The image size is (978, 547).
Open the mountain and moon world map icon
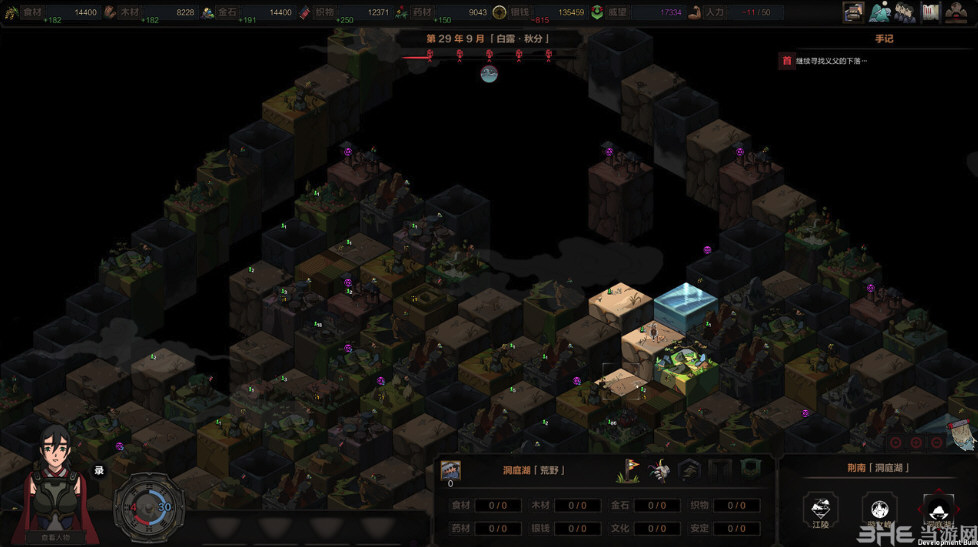pos(880,12)
